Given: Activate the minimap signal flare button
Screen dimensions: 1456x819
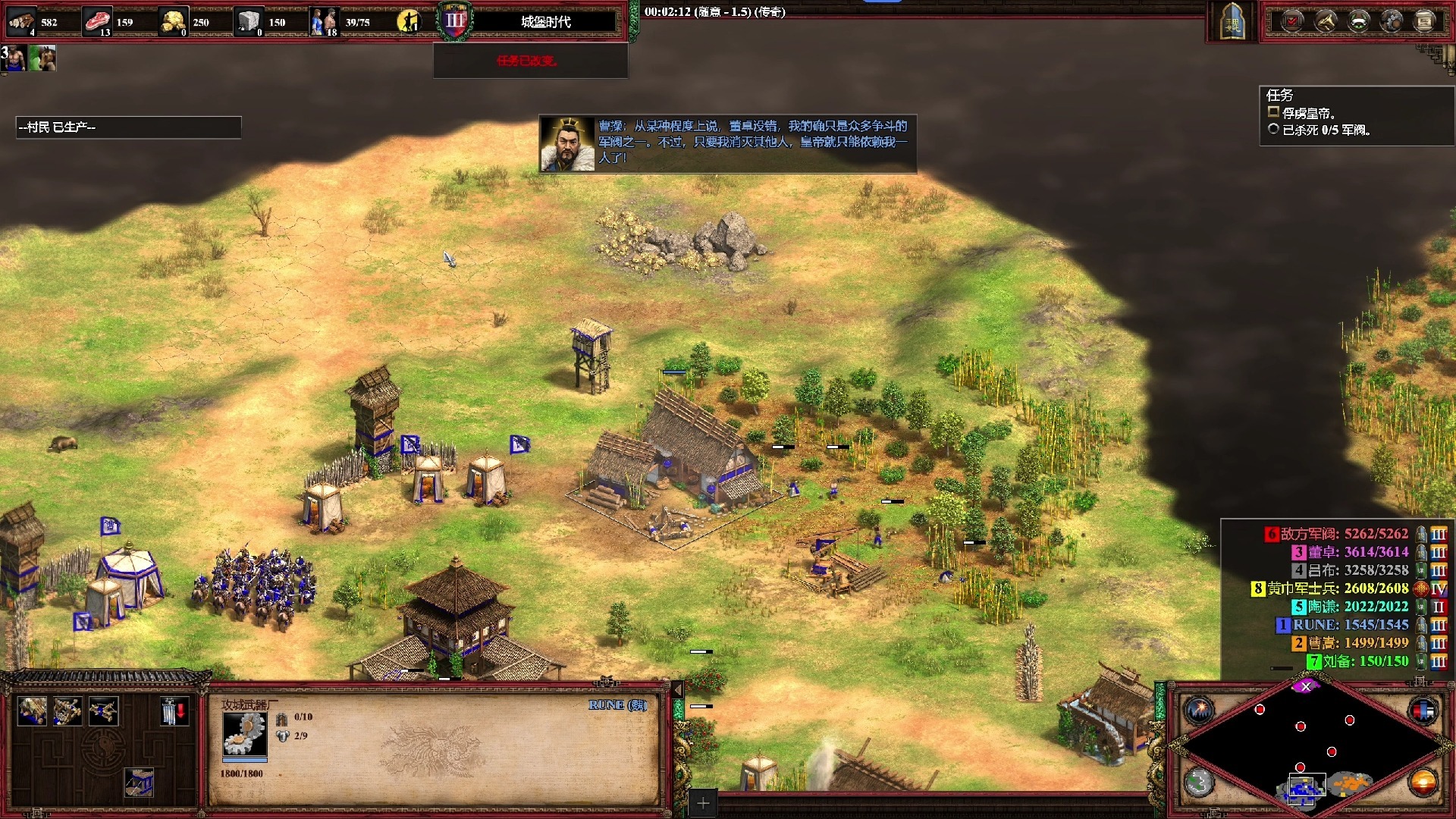Looking at the screenshot, I should [1200, 710].
